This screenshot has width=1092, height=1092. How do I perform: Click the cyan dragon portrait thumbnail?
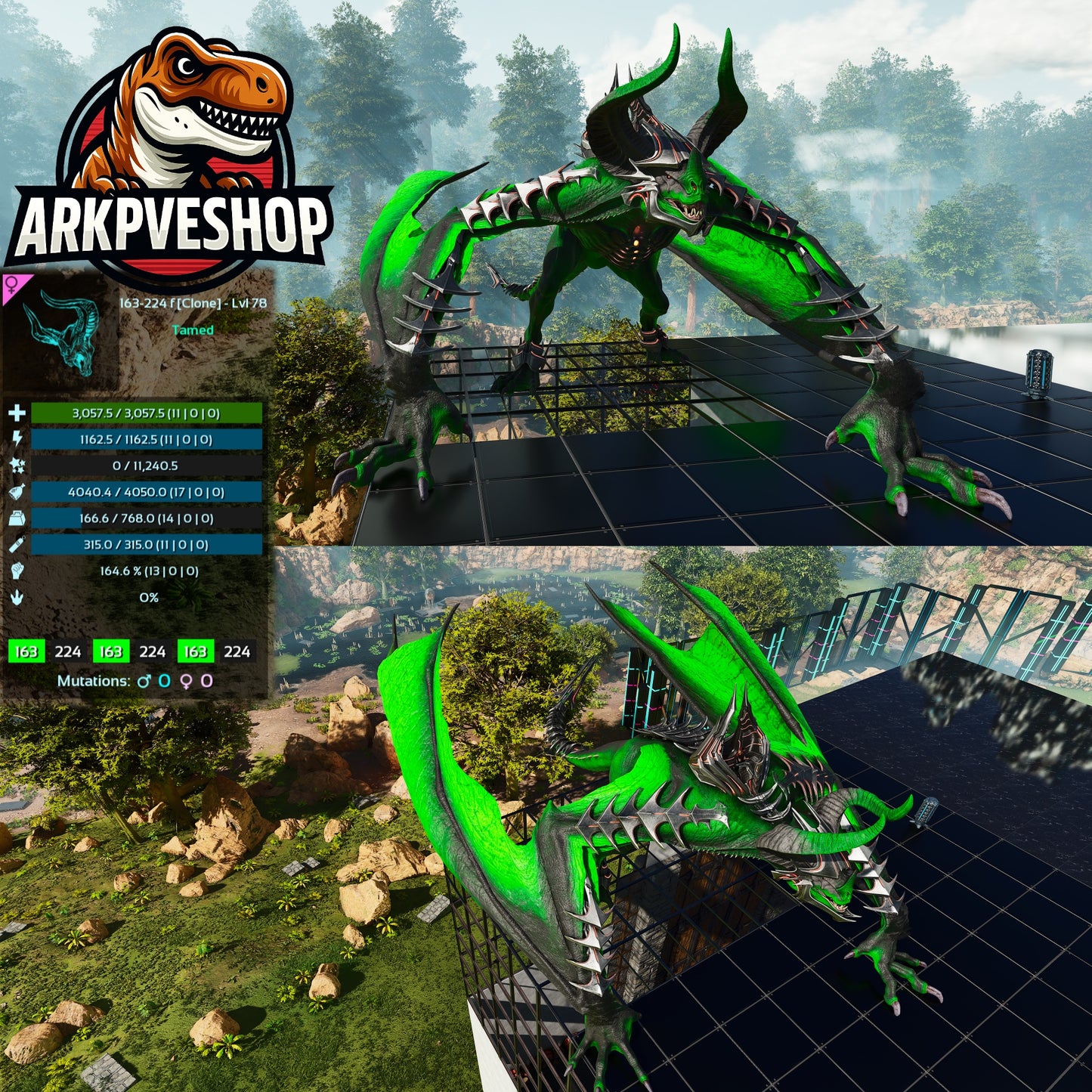[x=60, y=331]
